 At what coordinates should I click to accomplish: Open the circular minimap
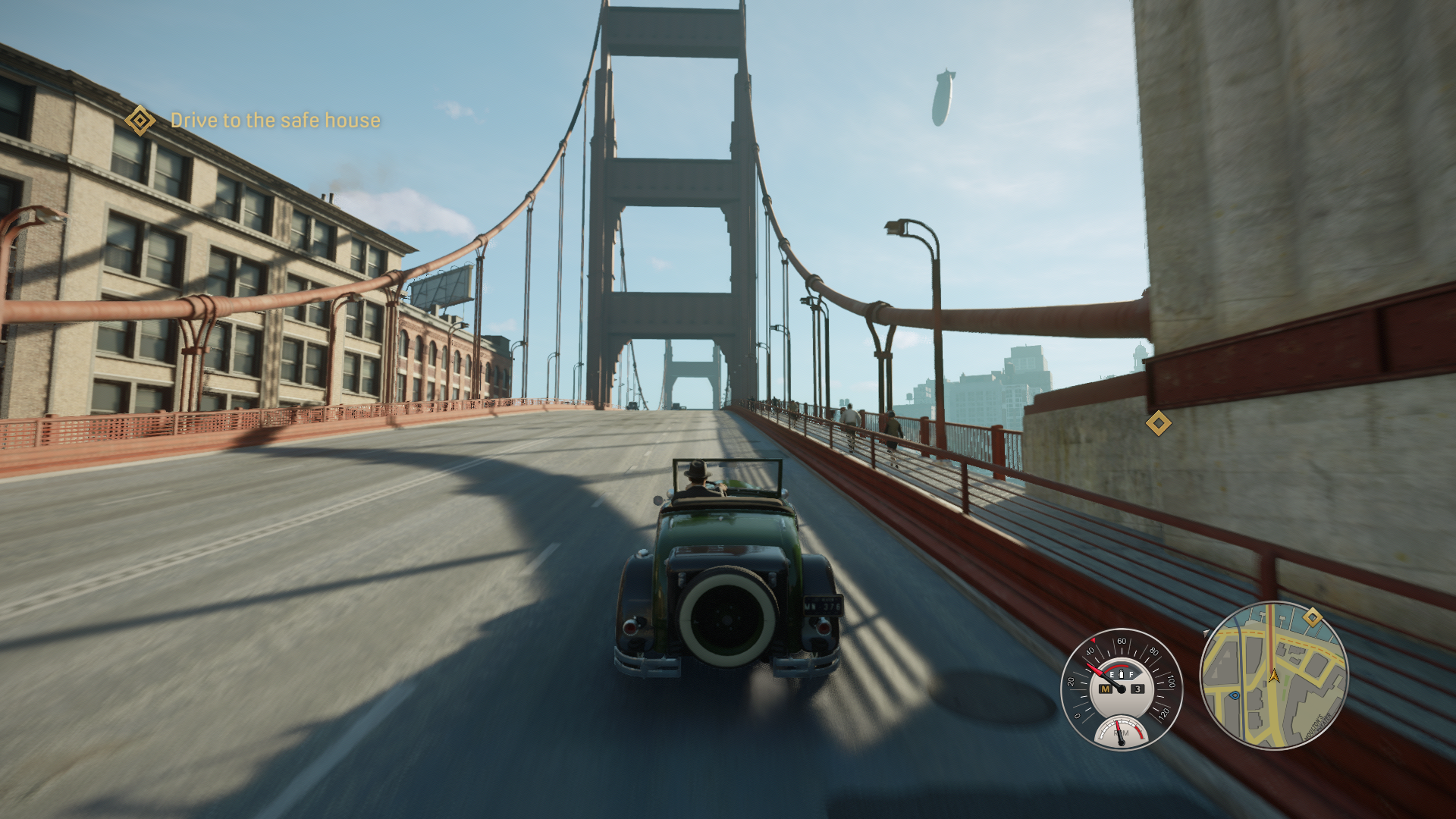pos(1273,675)
